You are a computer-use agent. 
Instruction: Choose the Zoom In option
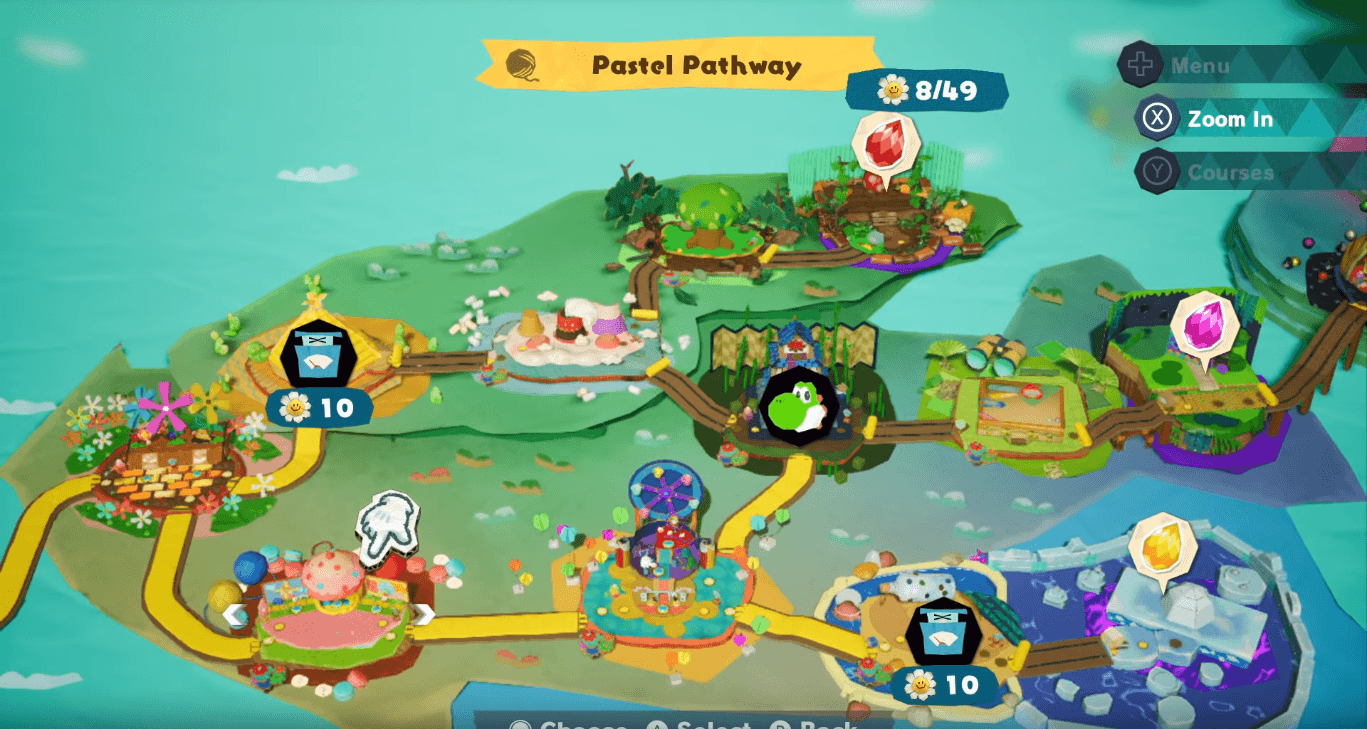click(x=1229, y=119)
